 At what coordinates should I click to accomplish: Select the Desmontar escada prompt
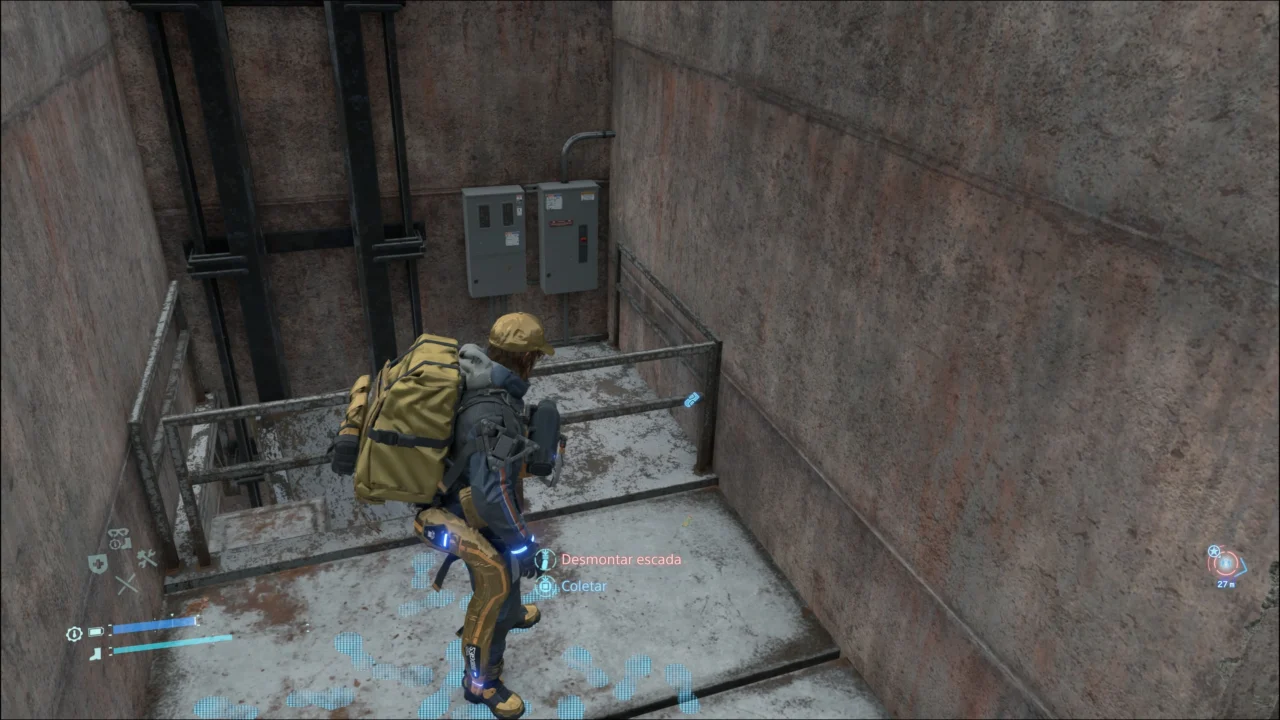pyautogui.click(x=620, y=560)
